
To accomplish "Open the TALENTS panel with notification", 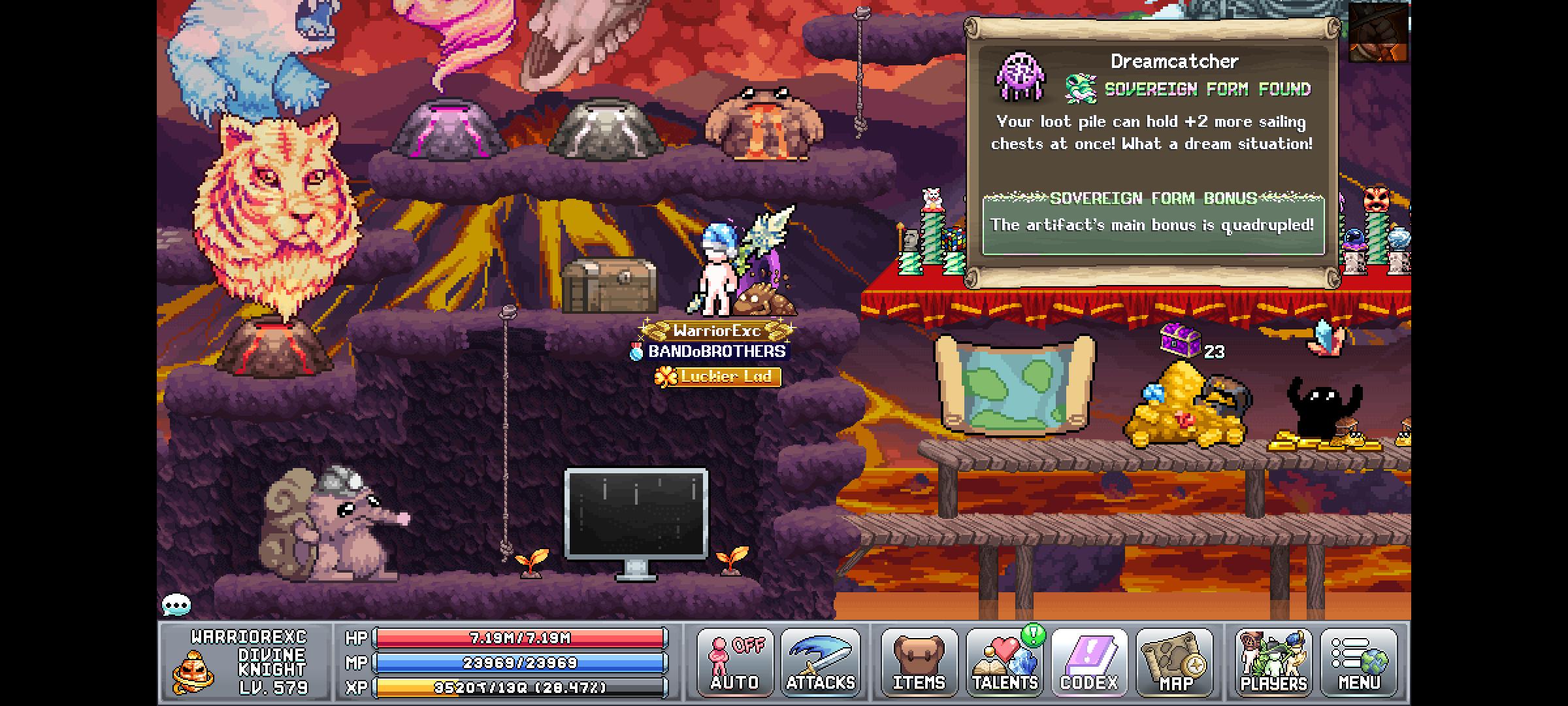I will click(1006, 662).
